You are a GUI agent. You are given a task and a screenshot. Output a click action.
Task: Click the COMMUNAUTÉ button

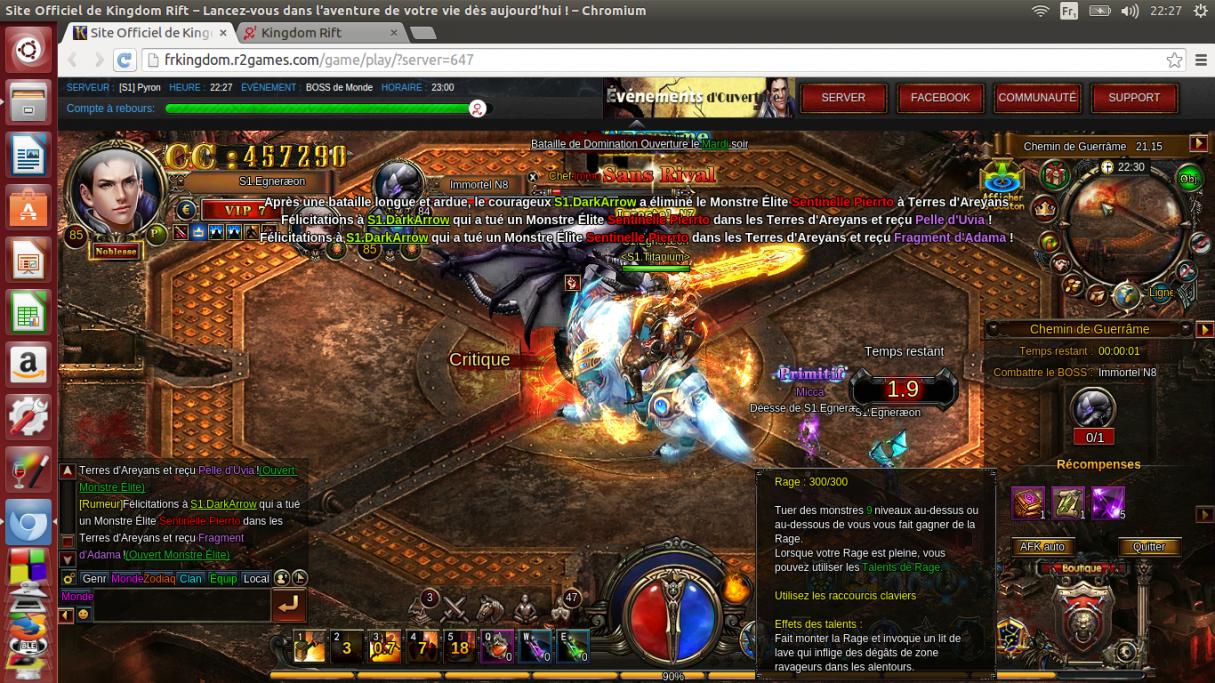[1037, 98]
